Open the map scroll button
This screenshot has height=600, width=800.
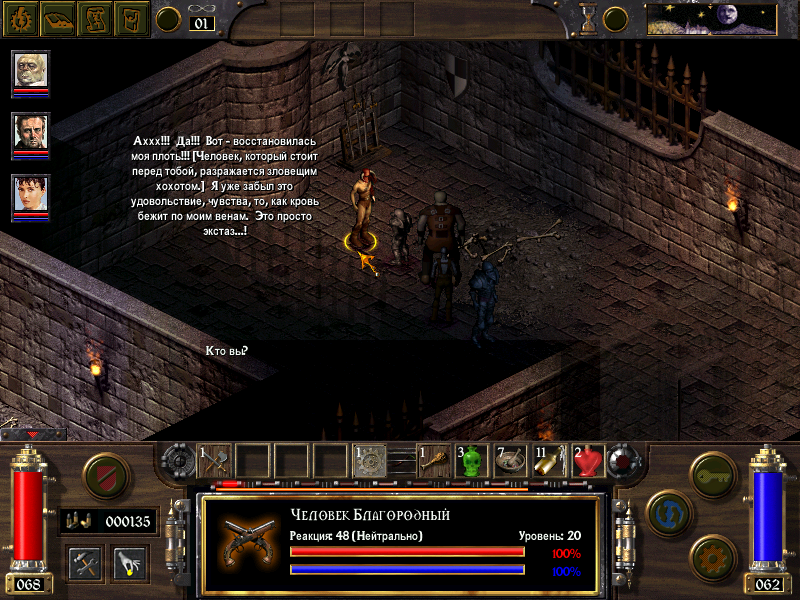pyautogui.click(x=95, y=18)
